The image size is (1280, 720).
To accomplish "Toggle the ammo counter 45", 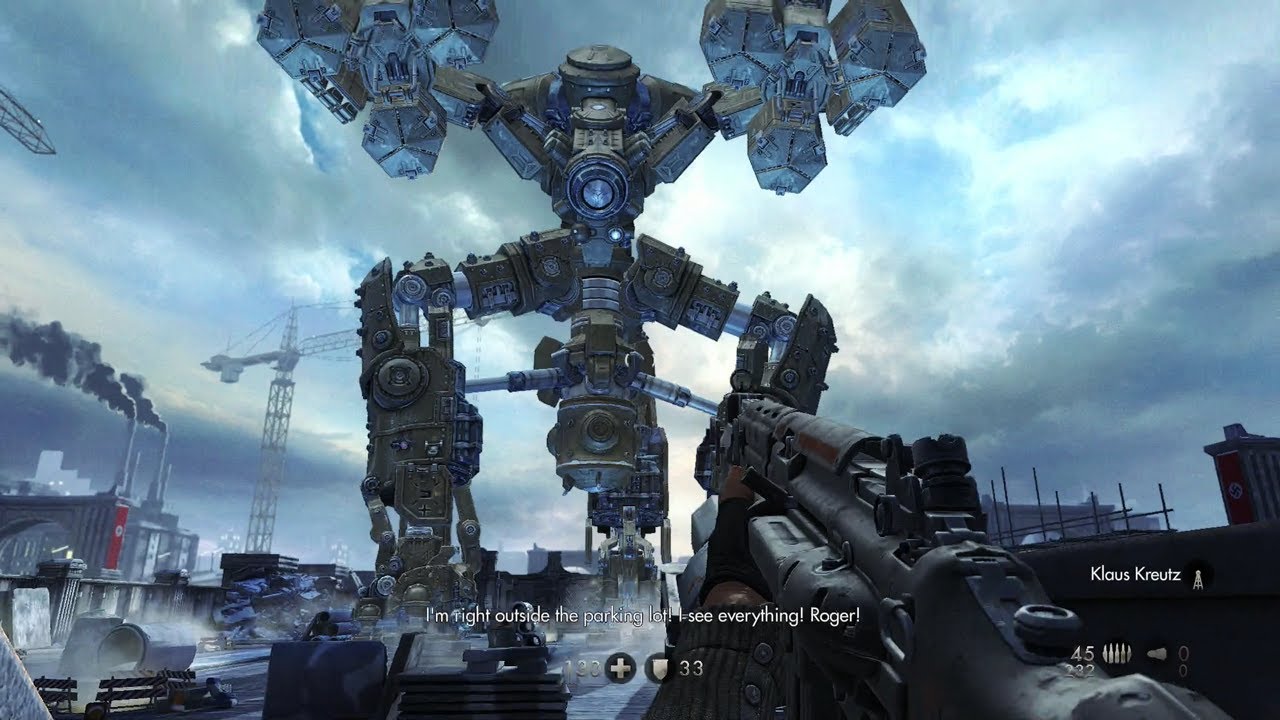I will click(1082, 653).
